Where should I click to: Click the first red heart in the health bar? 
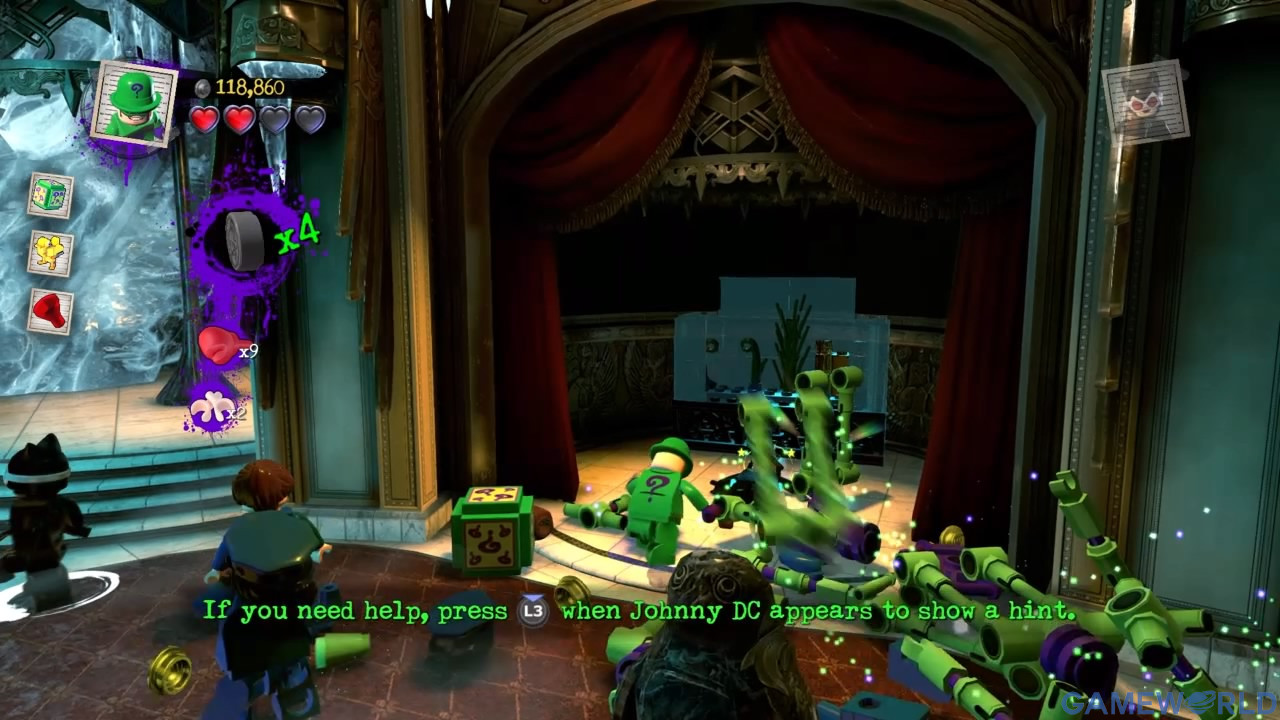click(x=206, y=117)
